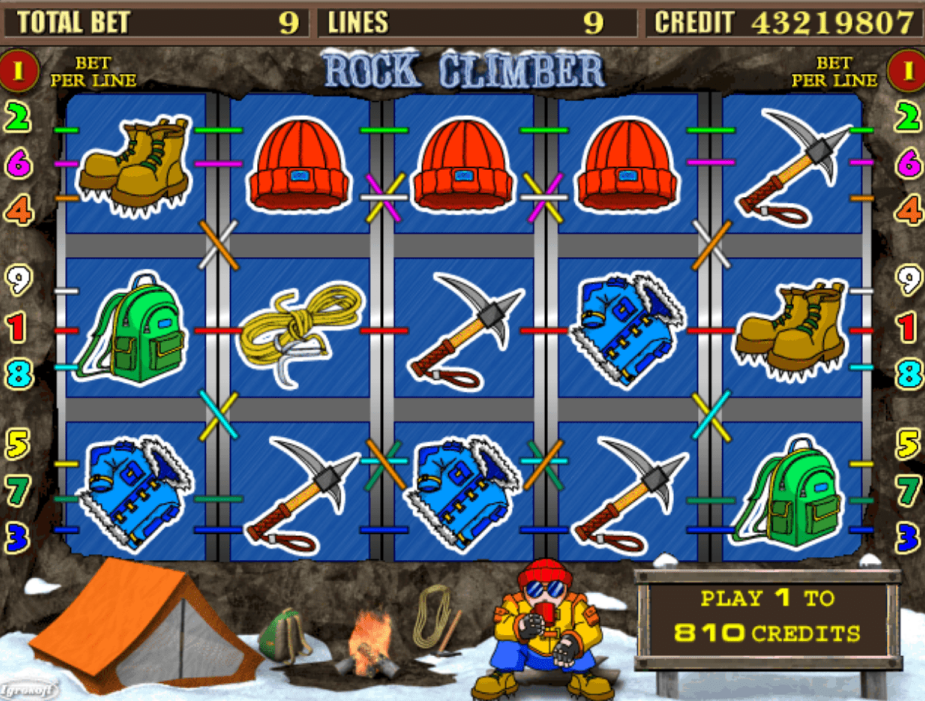Select the blue line 3 marker on the left
Screen dimensions: 925x701
[x=18, y=536]
